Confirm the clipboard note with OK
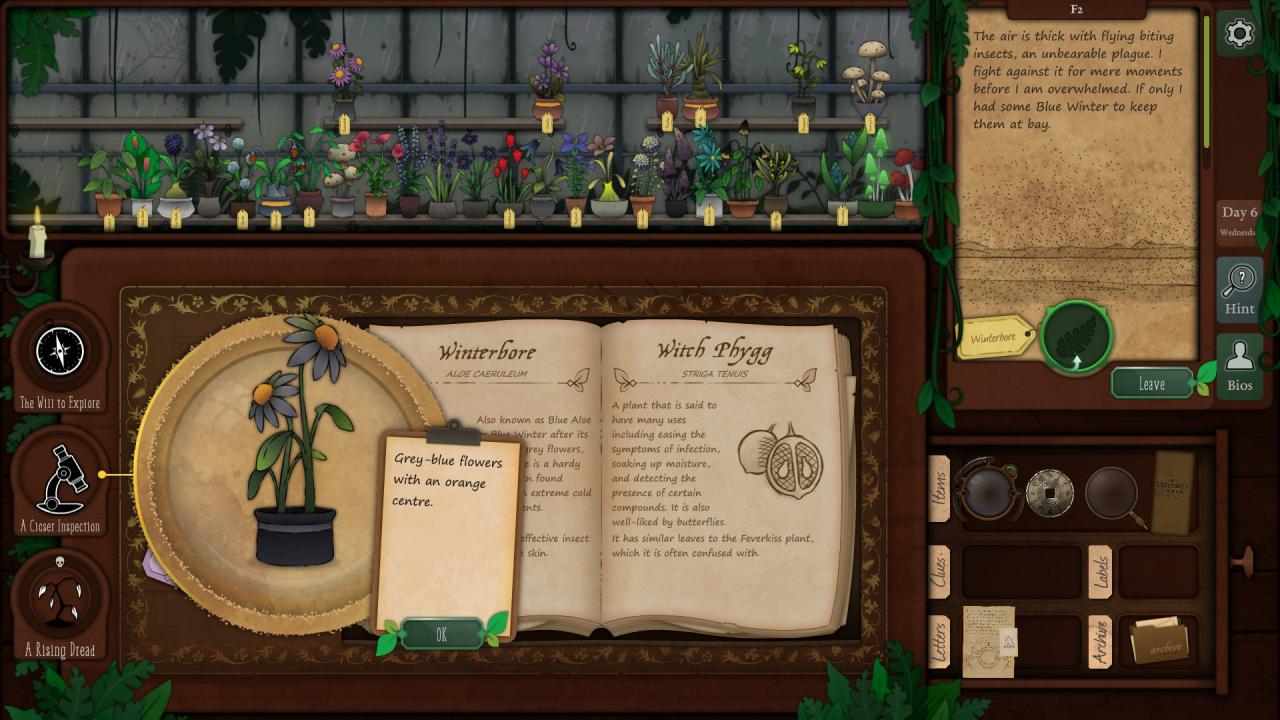Viewport: 1280px width, 720px height. [x=441, y=634]
